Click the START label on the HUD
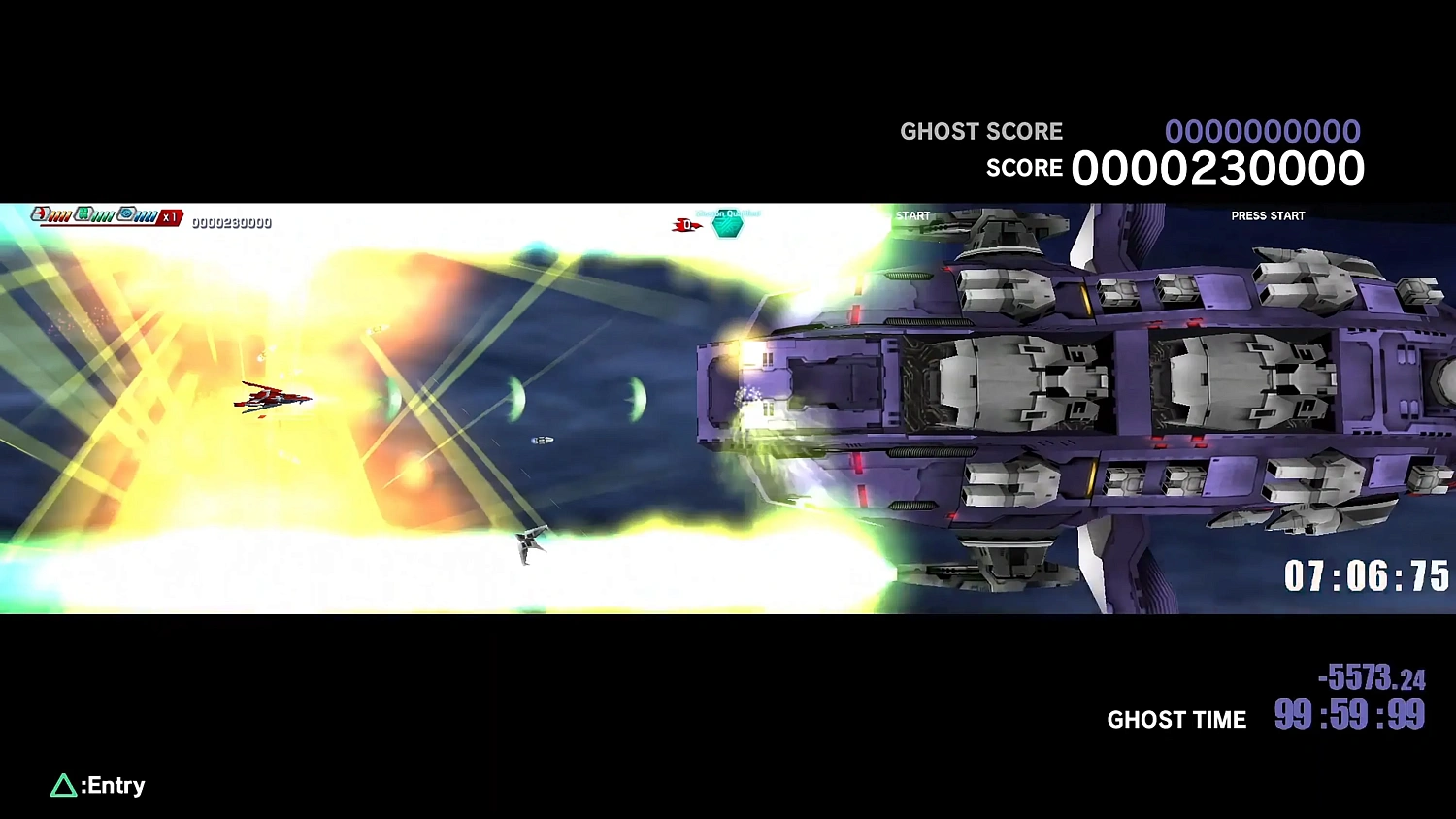This screenshot has height=819, width=1456. (x=912, y=215)
